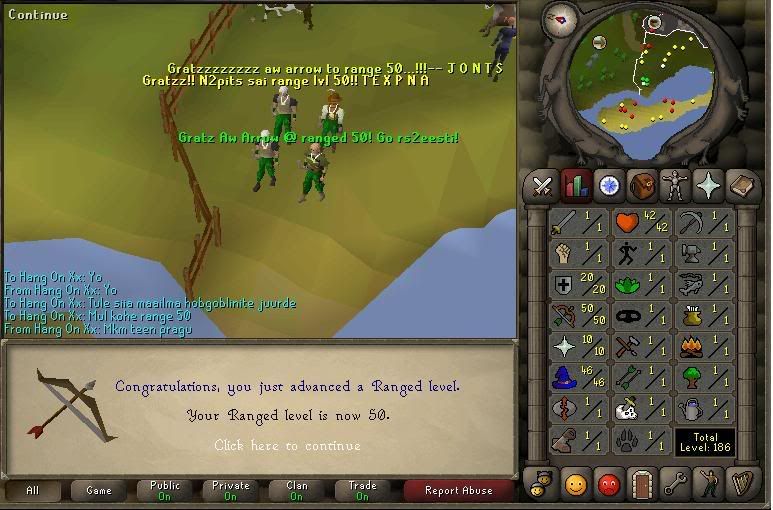This screenshot has width=773, height=510.
Task: Open the Logout door tab
Action: [641, 485]
